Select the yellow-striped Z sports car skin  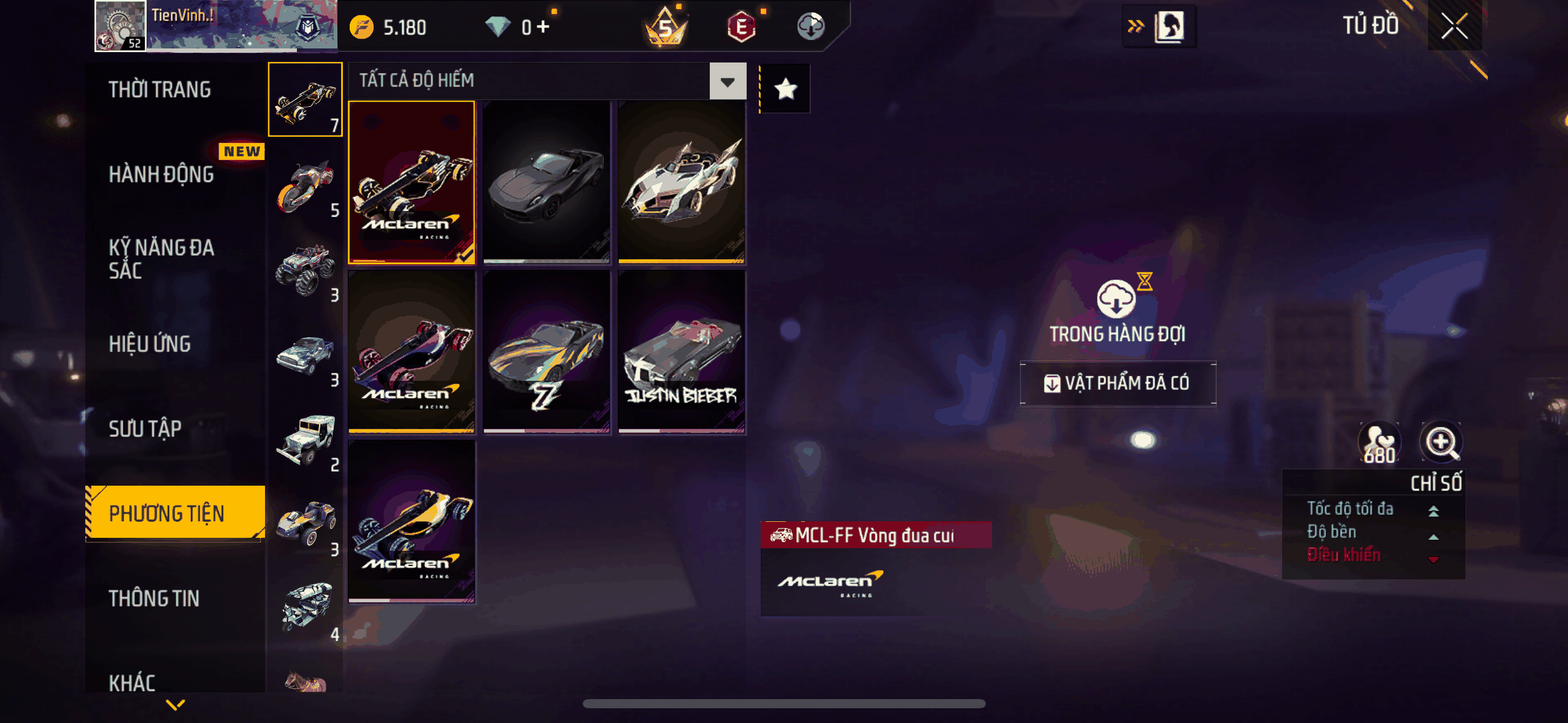coord(547,352)
